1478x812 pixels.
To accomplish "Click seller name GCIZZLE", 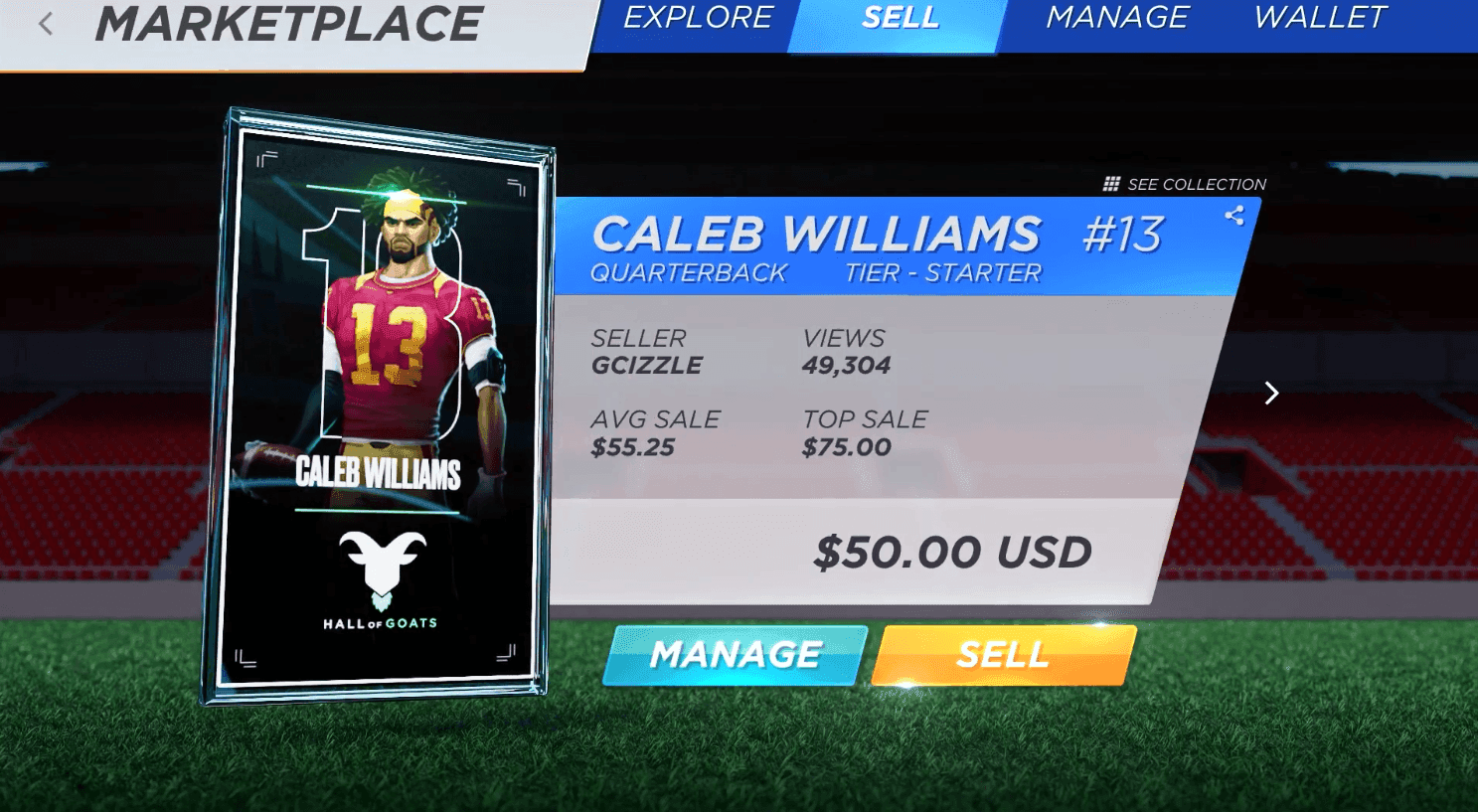I will click(x=647, y=366).
